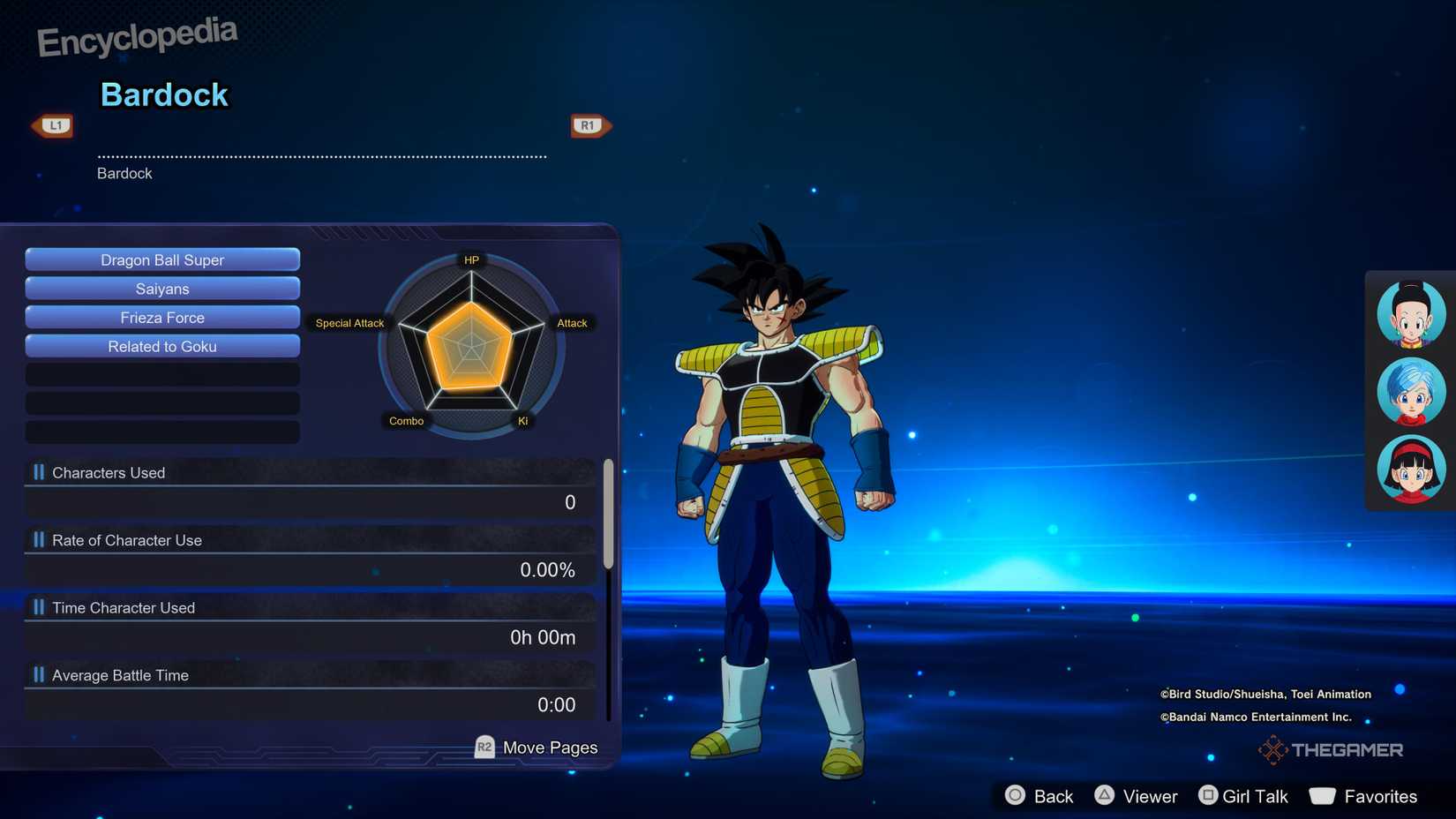Open the Girl Talk option

point(1254,796)
